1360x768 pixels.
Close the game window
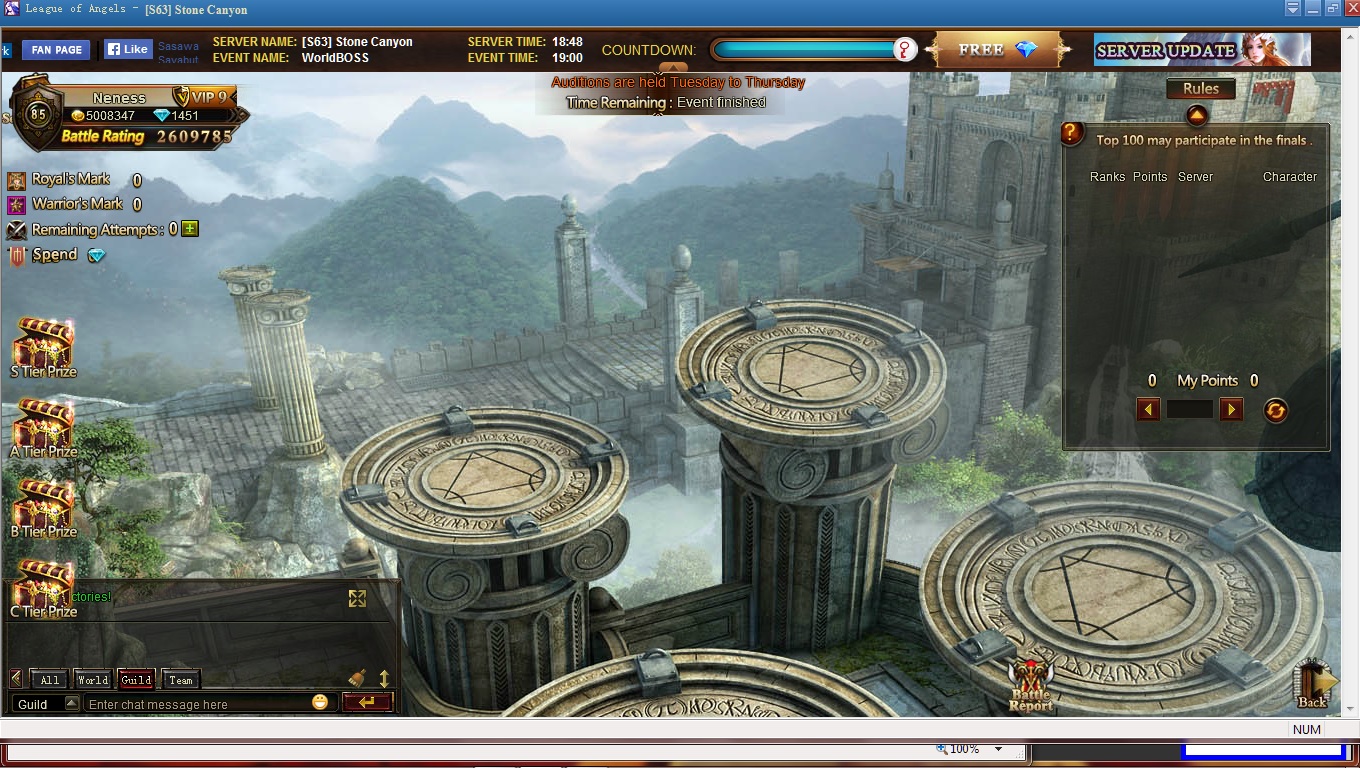point(1351,9)
